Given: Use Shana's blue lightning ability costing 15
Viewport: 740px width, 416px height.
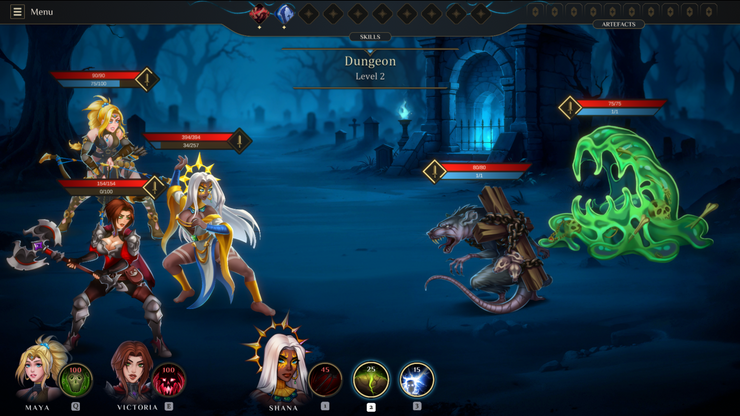Looking at the screenshot, I should (x=416, y=380).
